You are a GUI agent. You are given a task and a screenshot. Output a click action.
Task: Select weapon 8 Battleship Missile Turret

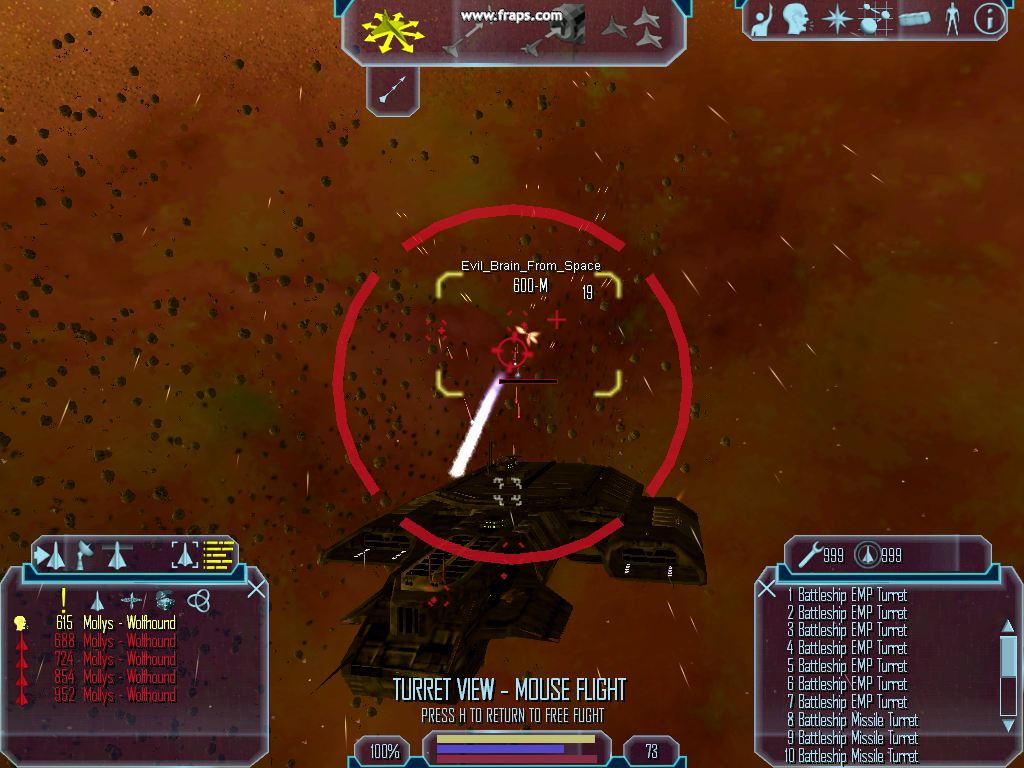pos(851,720)
